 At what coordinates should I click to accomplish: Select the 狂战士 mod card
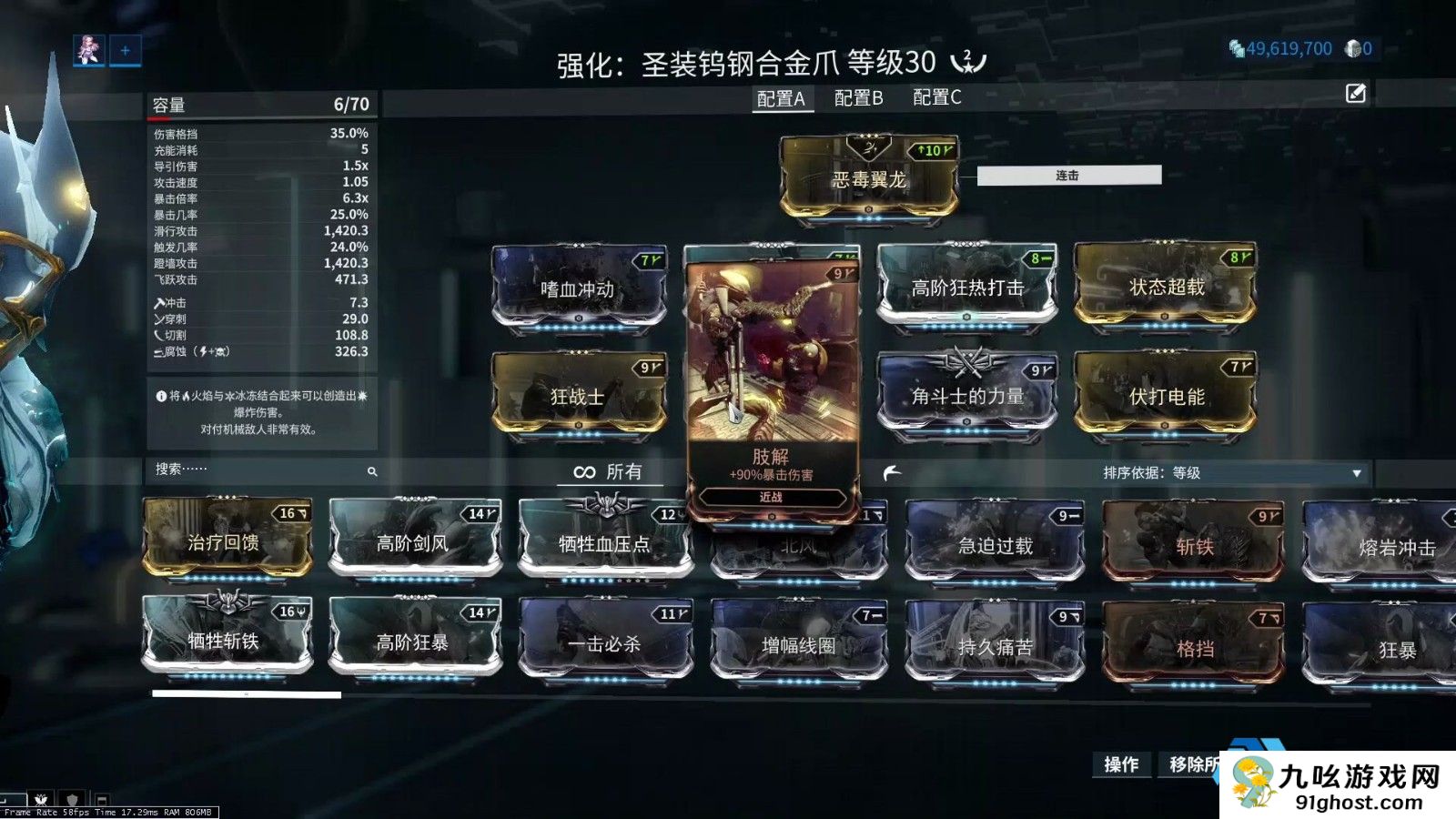click(579, 398)
